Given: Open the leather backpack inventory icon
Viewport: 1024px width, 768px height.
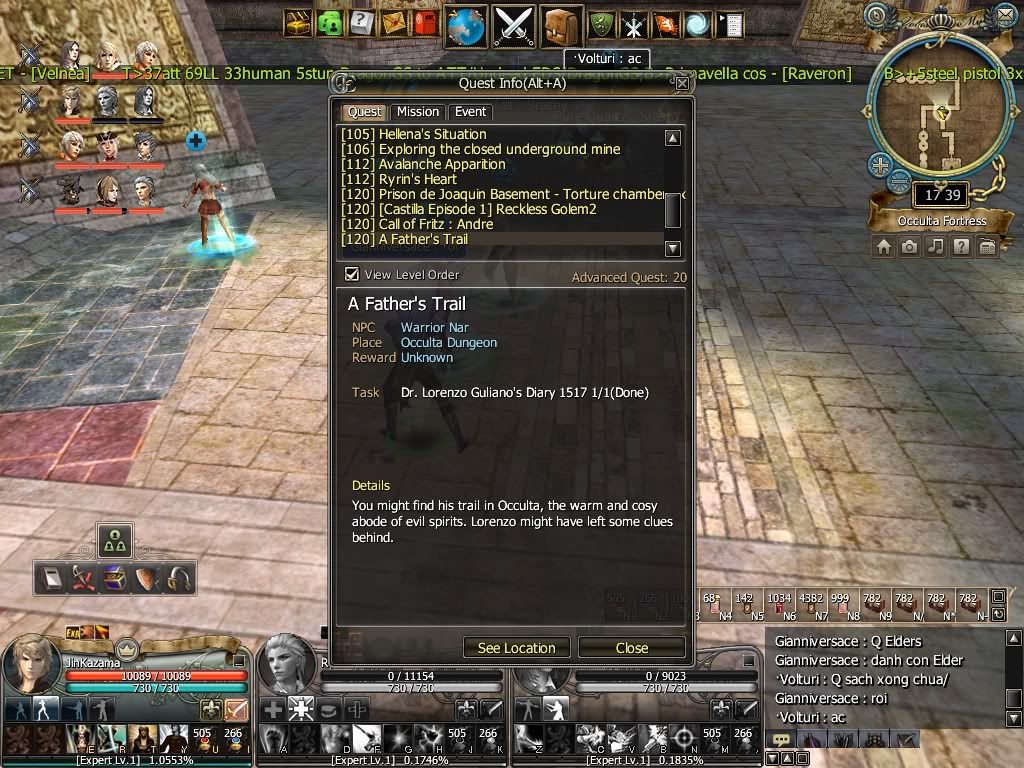Looking at the screenshot, I should click(562, 24).
